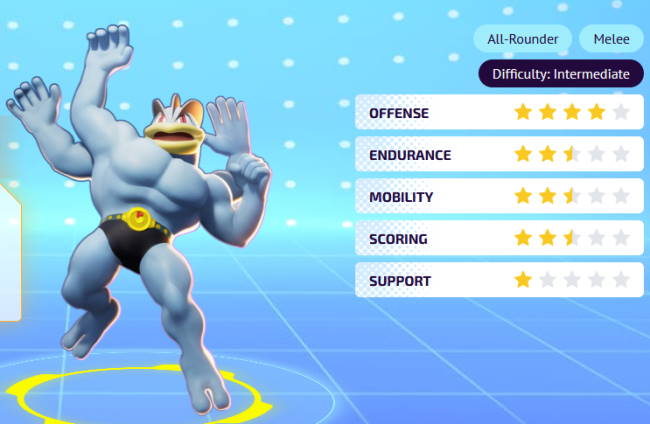Select the Offense stat row

pyautogui.click(x=499, y=113)
